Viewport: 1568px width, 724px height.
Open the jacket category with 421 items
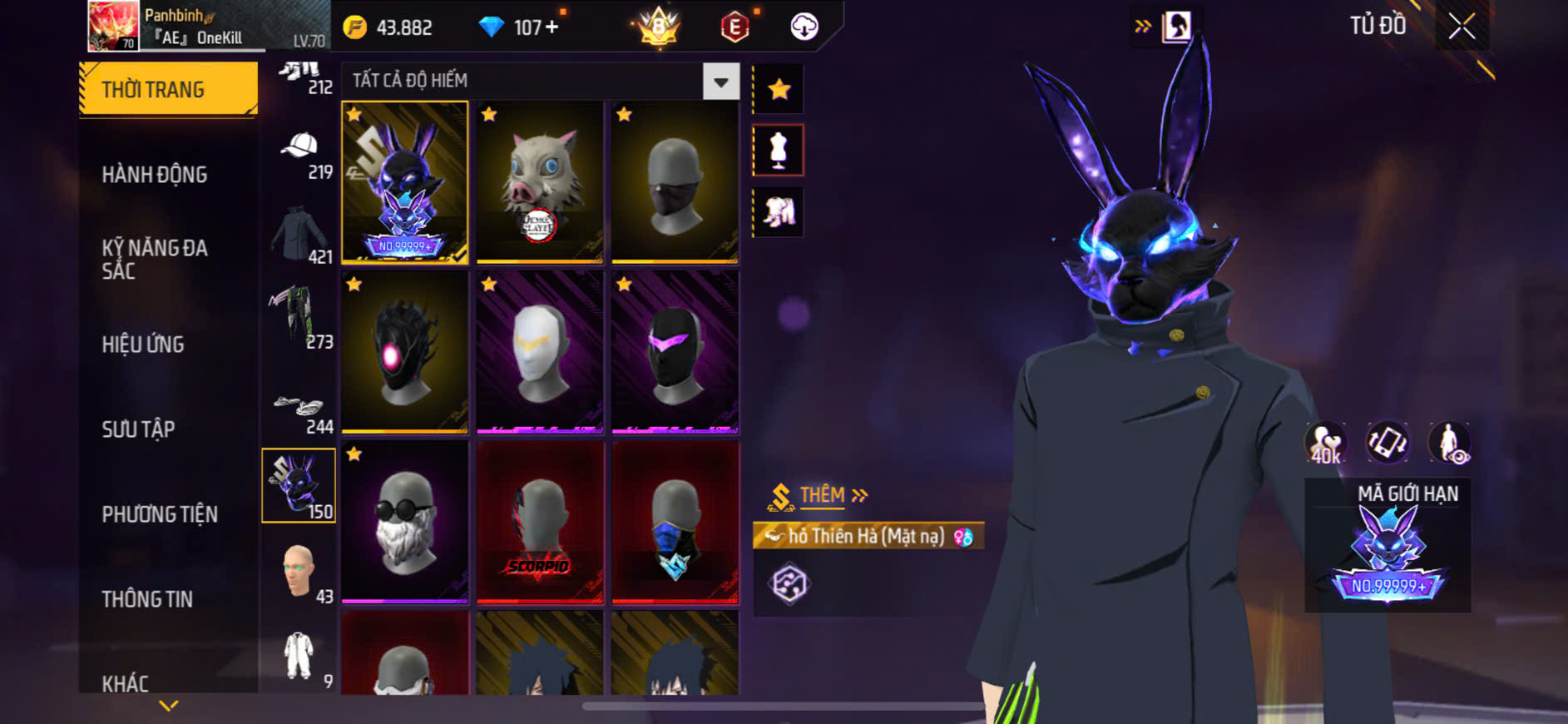tap(300, 236)
